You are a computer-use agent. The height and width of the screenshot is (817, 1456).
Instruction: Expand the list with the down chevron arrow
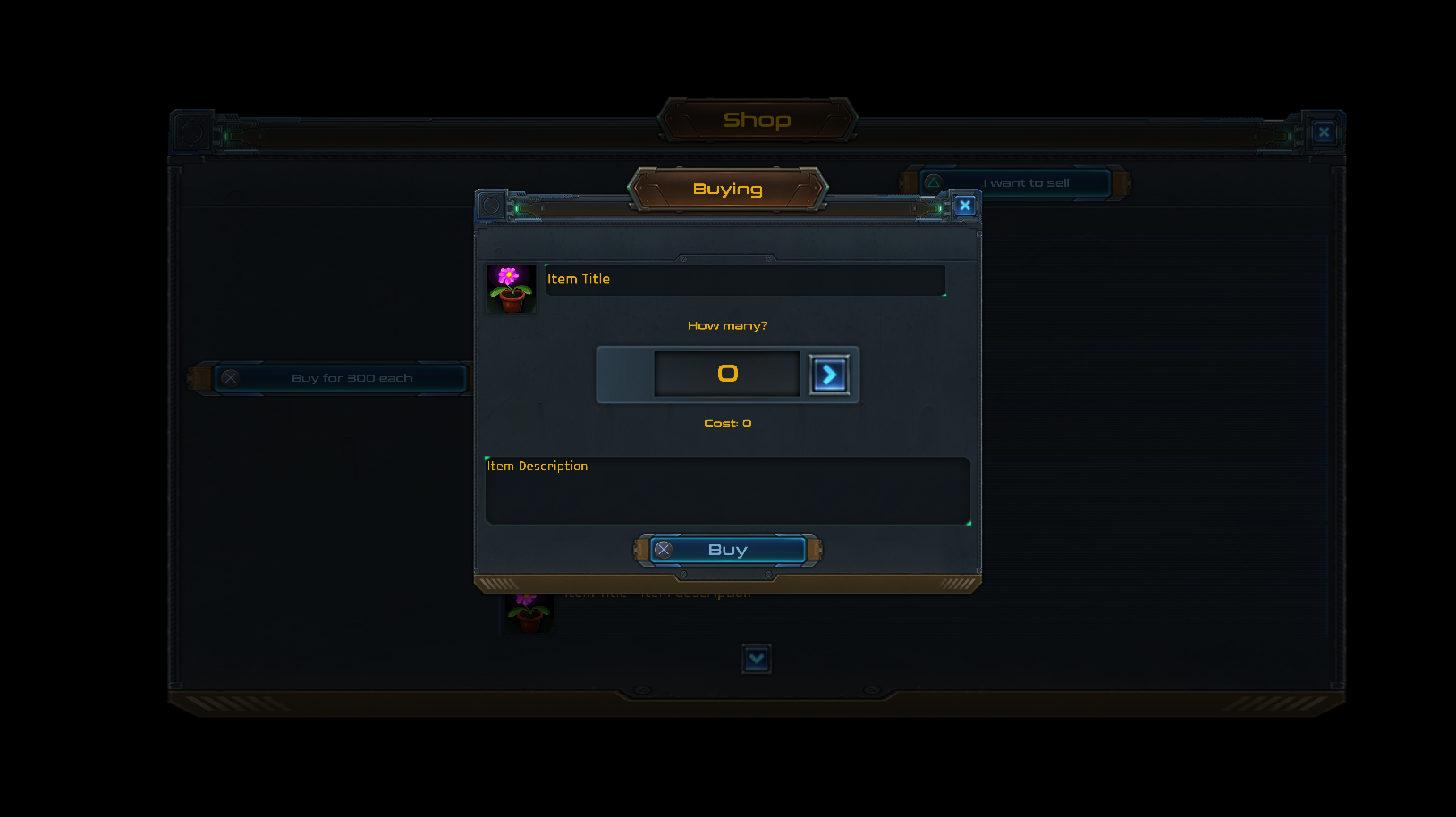coord(757,660)
